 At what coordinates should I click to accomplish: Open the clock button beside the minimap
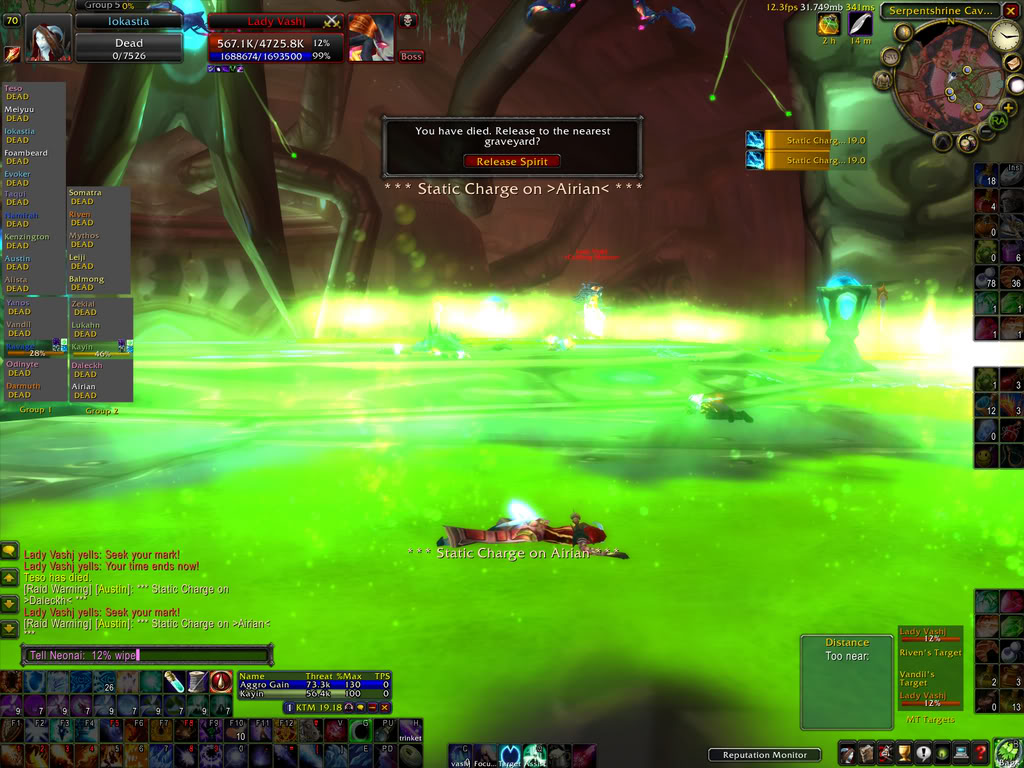pyautogui.click(x=1004, y=37)
